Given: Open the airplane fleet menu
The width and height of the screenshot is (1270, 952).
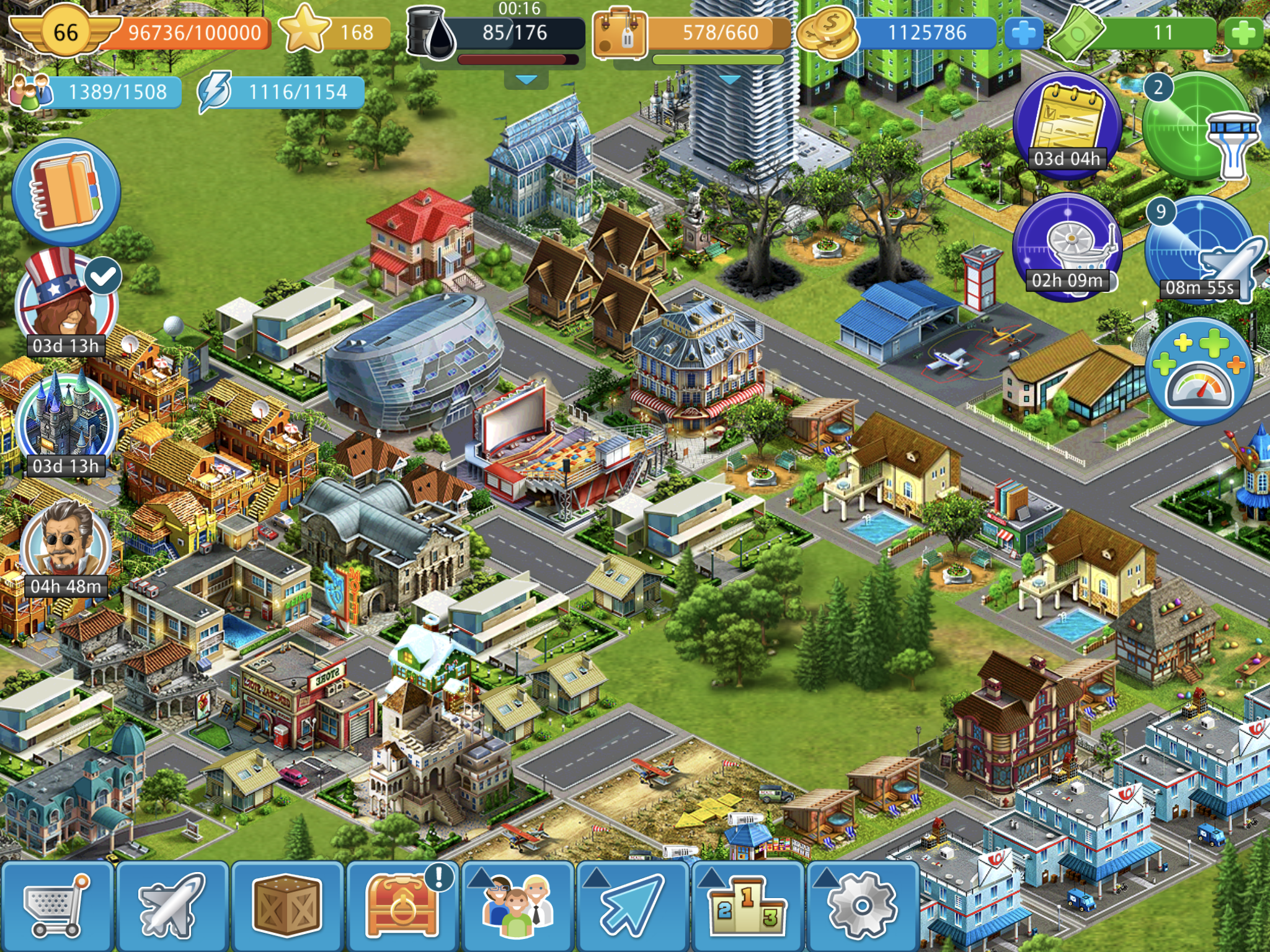Looking at the screenshot, I should 172,906.
